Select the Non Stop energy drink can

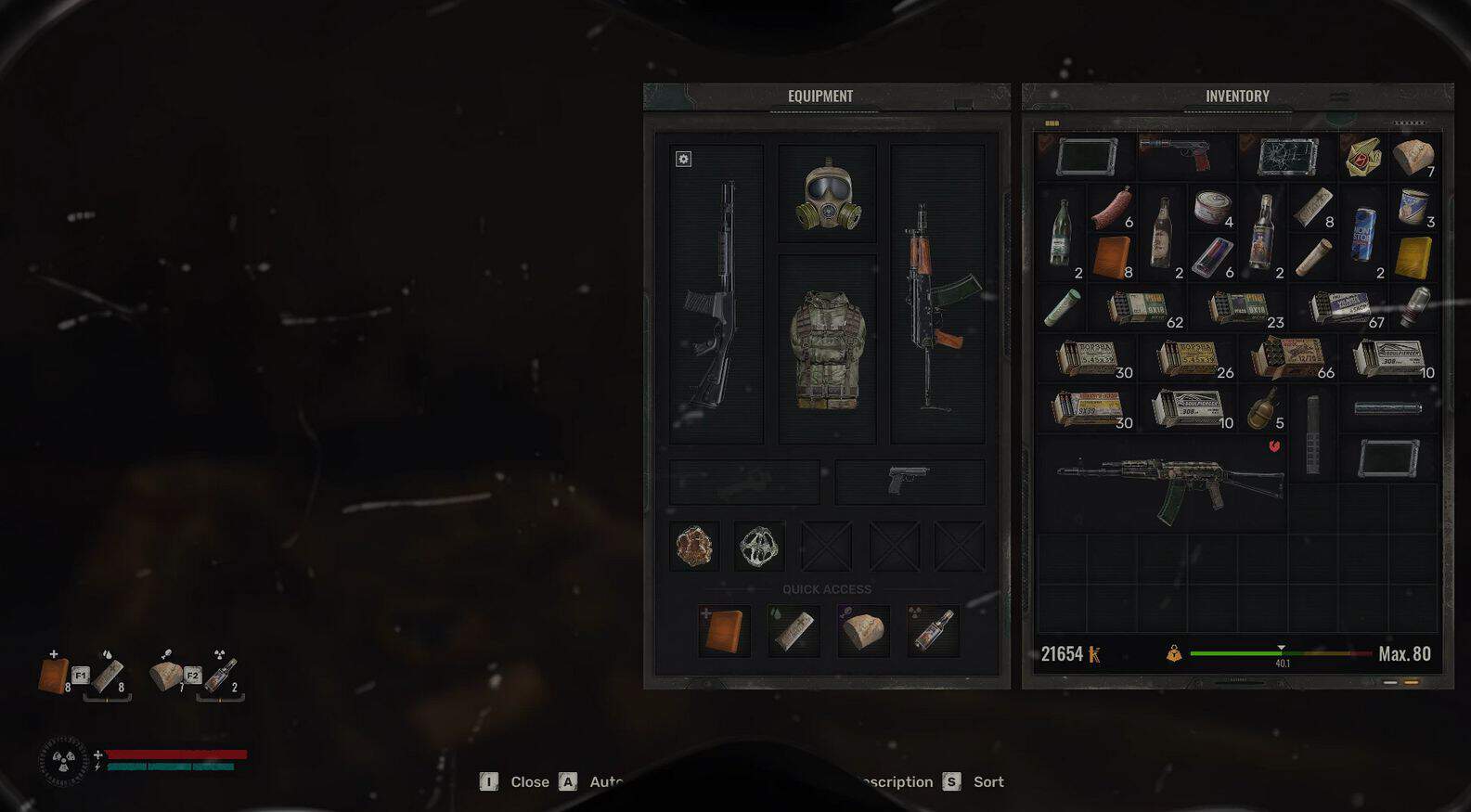coord(1362,234)
